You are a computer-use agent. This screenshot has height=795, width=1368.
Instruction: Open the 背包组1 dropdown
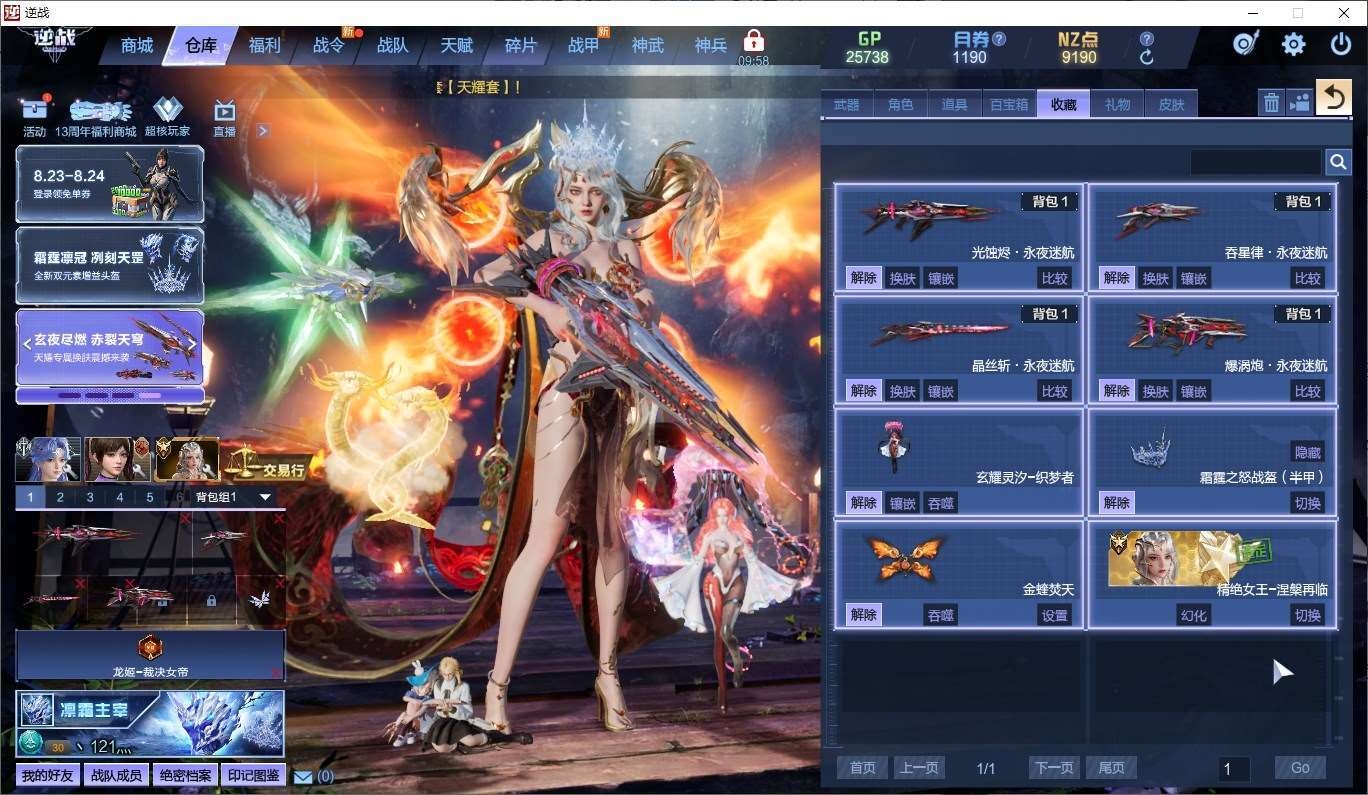[x=265, y=497]
